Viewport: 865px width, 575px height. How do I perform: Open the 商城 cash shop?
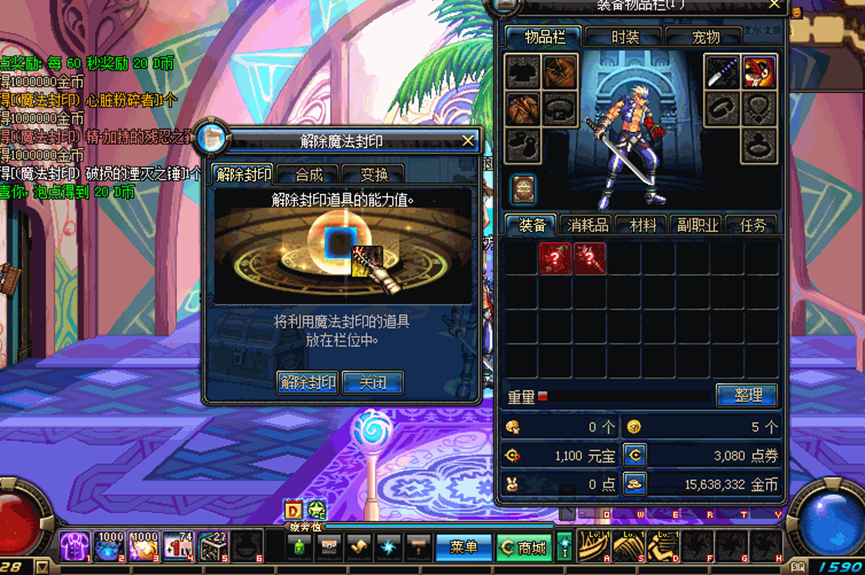tap(524, 547)
